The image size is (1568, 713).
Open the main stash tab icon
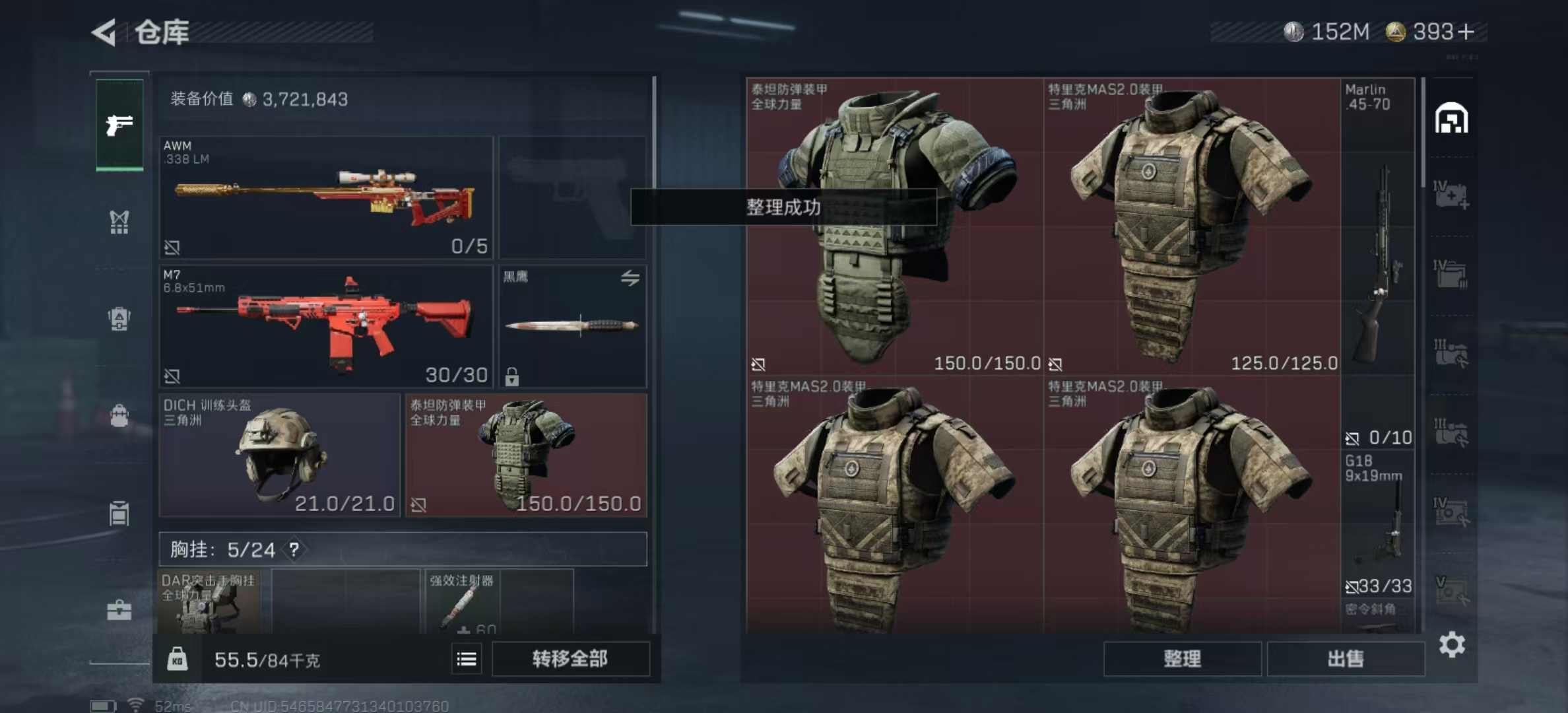pos(1451,119)
